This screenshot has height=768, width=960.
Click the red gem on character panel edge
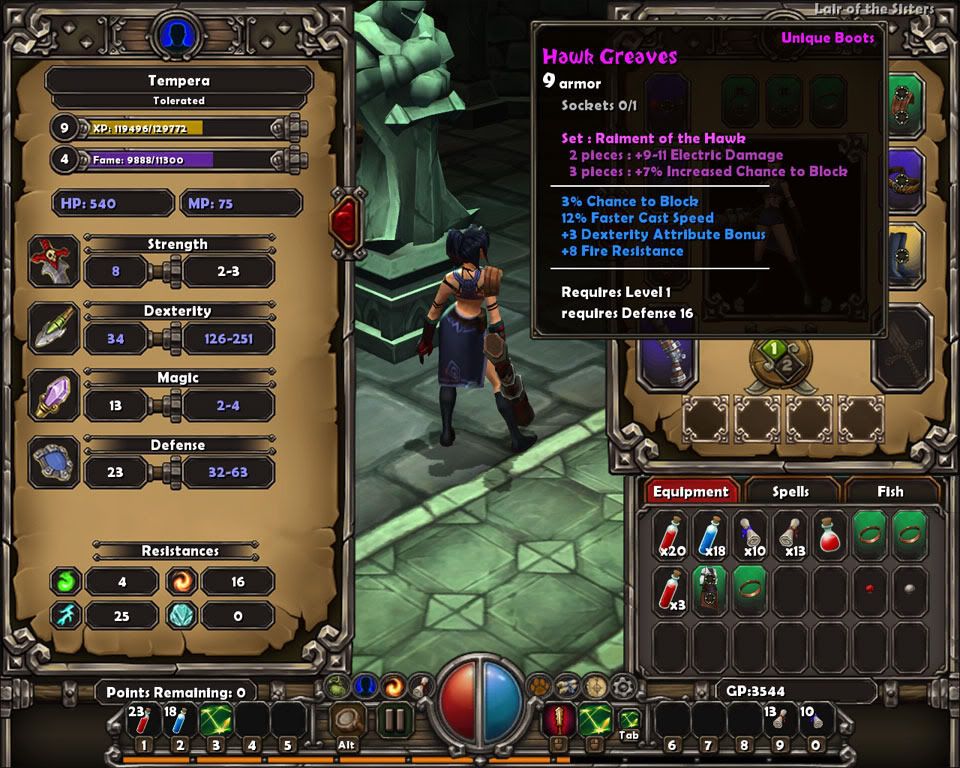(346, 218)
